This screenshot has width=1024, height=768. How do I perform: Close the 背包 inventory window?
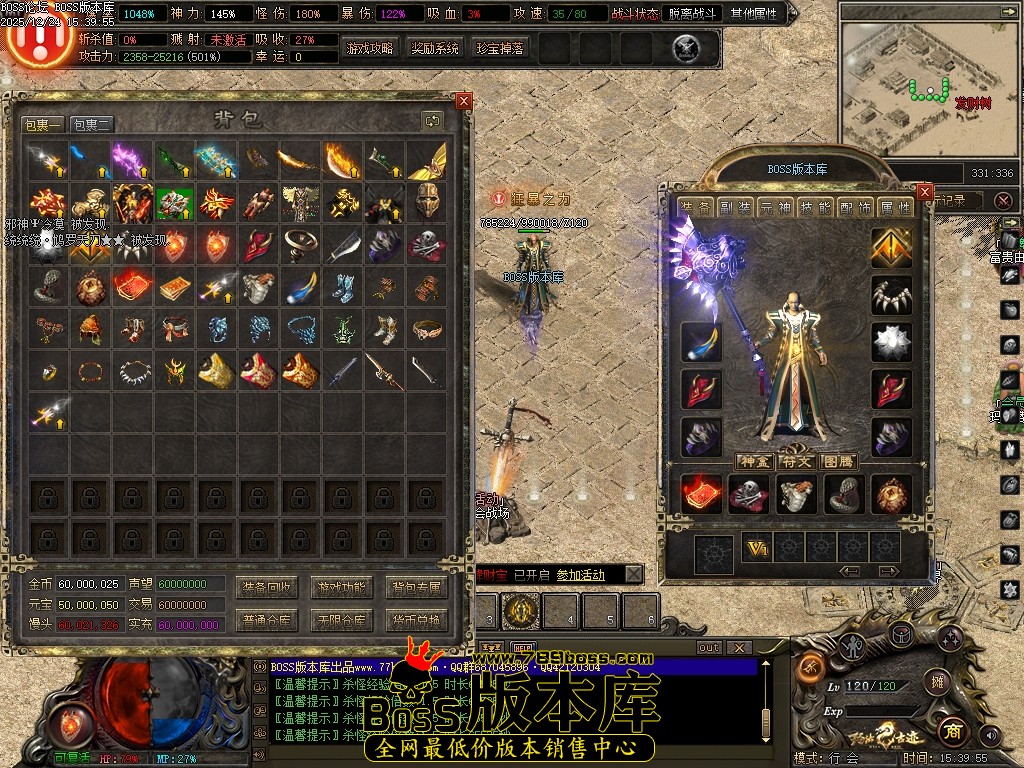coord(463,101)
